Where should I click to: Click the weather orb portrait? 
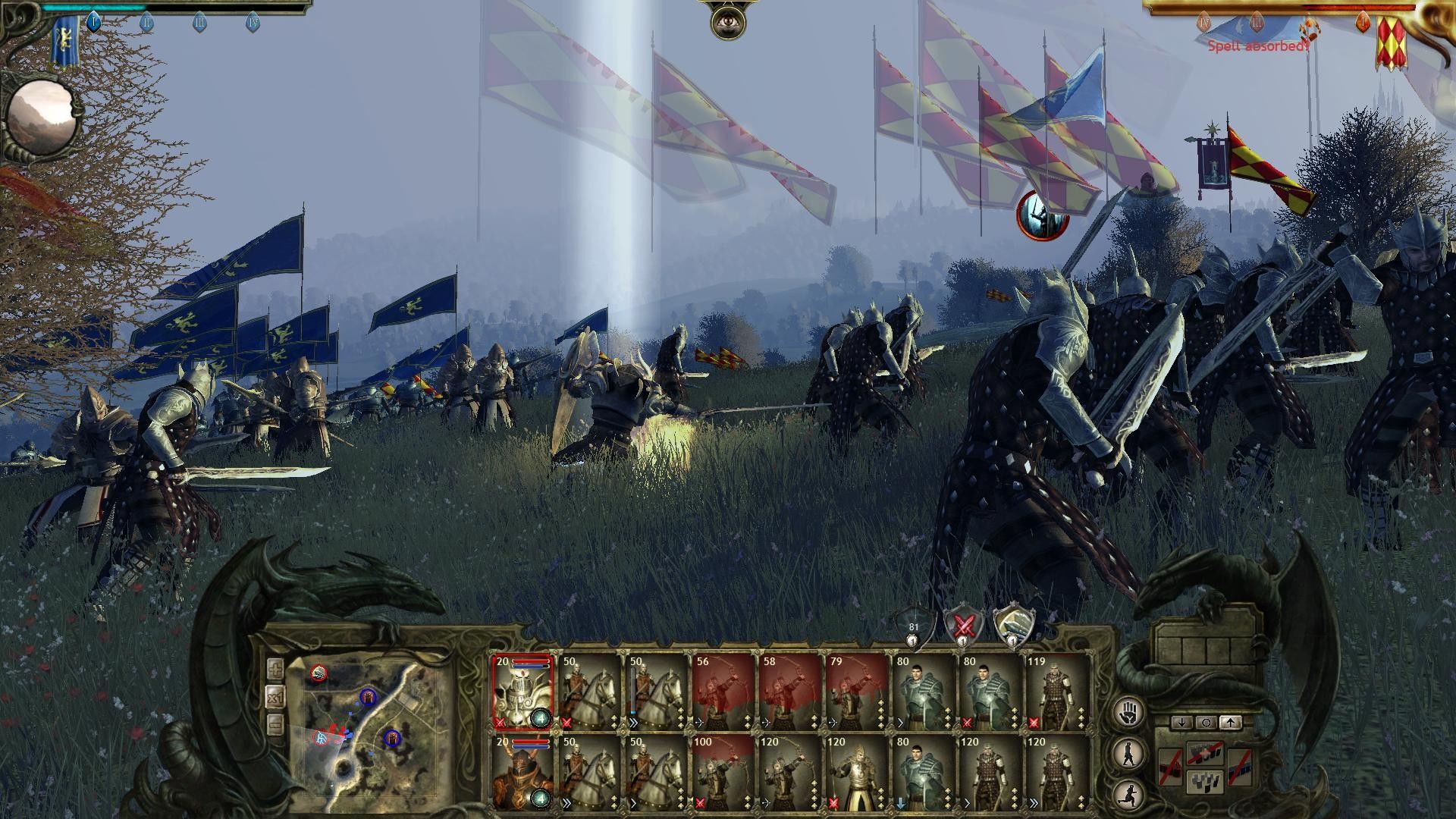42,118
